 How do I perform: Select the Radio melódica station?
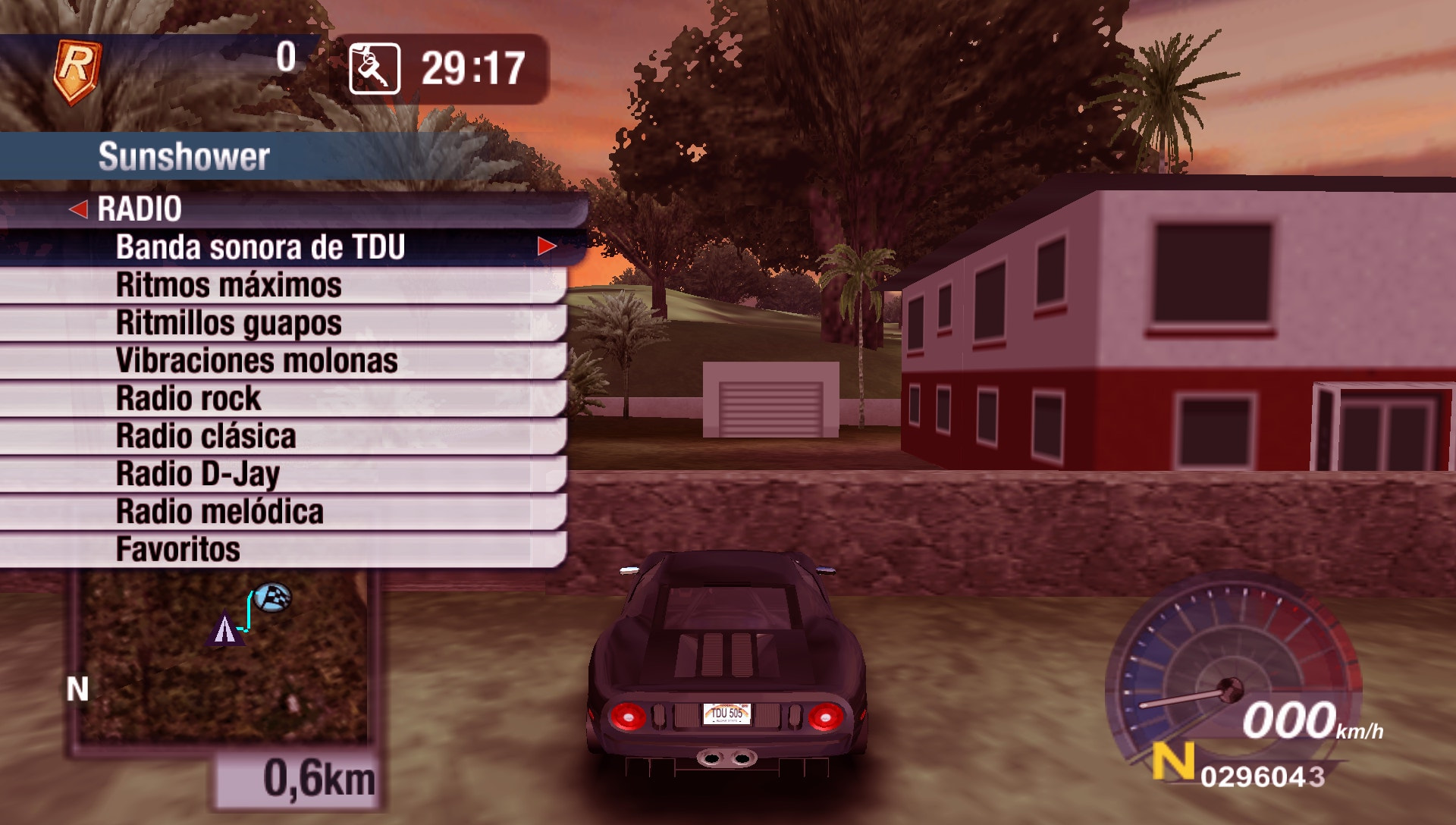[x=218, y=511]
